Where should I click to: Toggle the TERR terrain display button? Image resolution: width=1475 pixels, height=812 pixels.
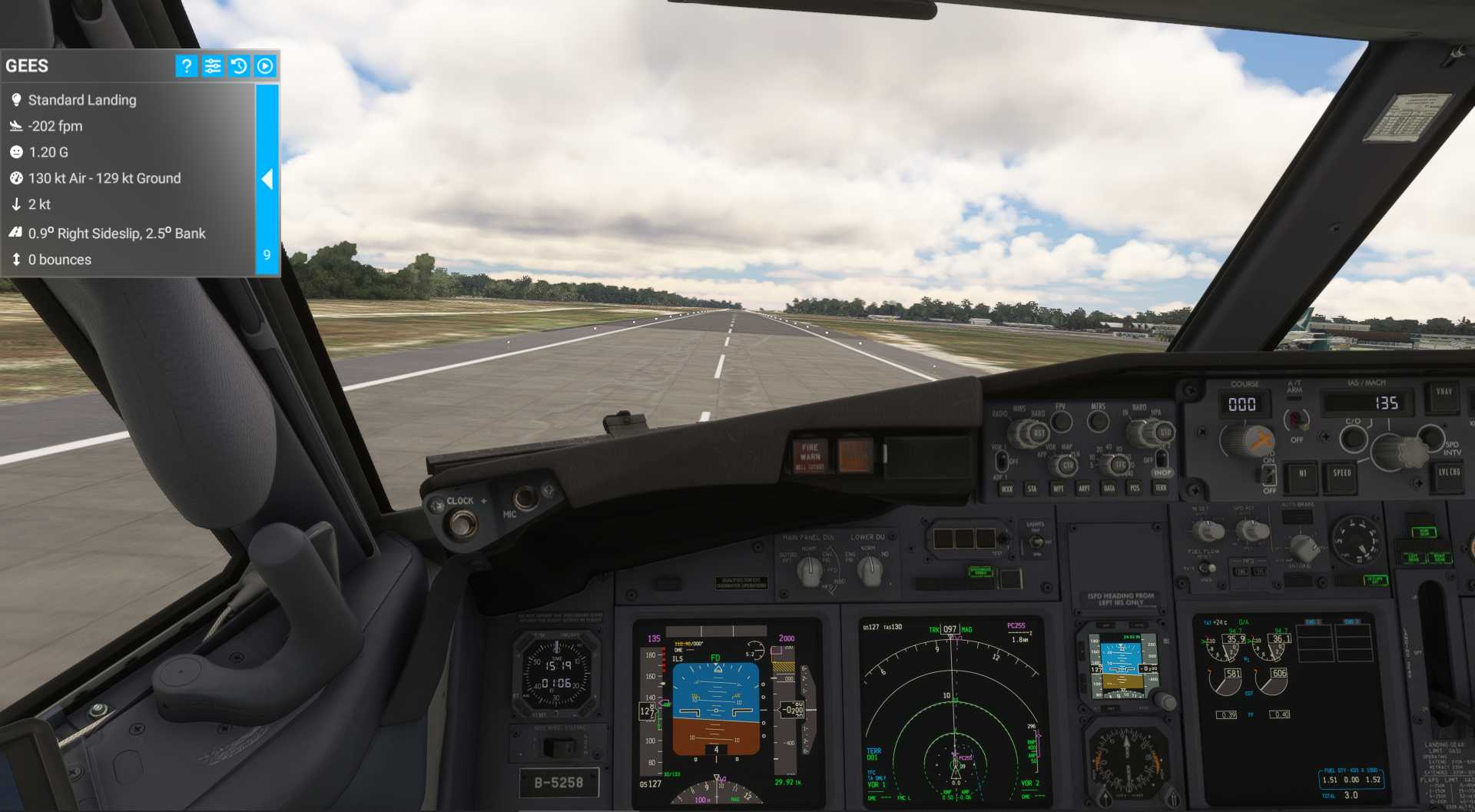click(x=1161, y=488)
